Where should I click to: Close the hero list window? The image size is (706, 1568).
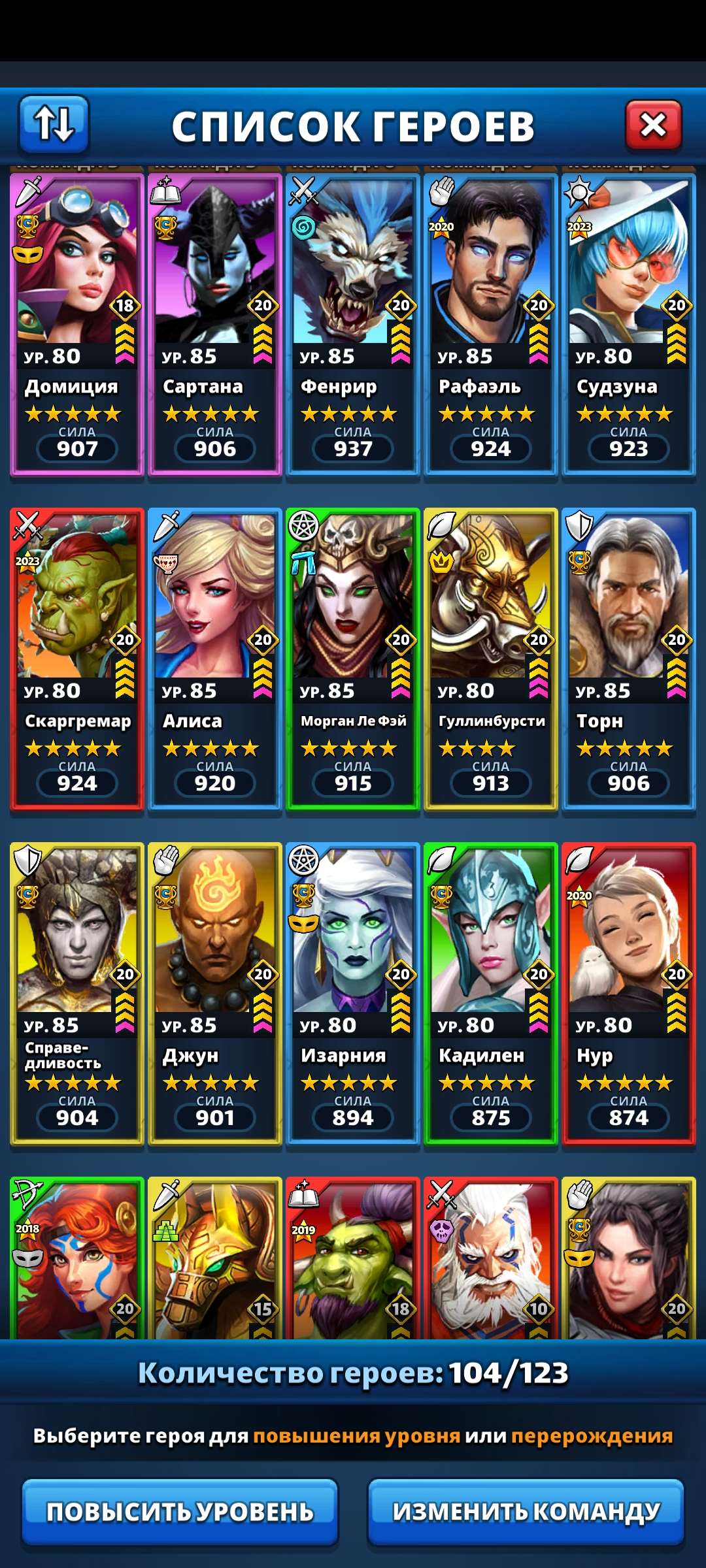(x=653, y=124)
